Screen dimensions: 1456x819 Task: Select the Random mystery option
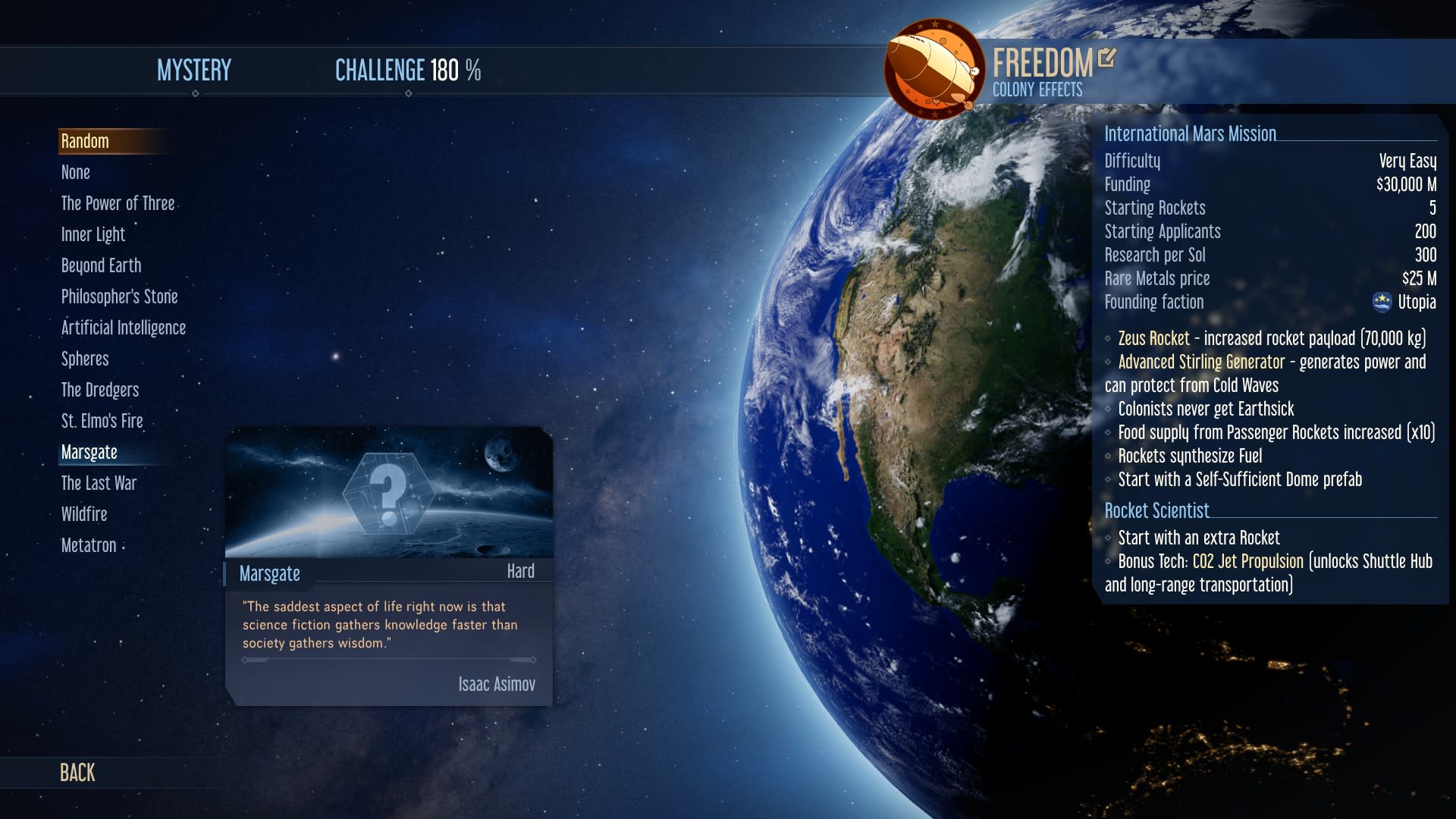[x=85, y=141]
